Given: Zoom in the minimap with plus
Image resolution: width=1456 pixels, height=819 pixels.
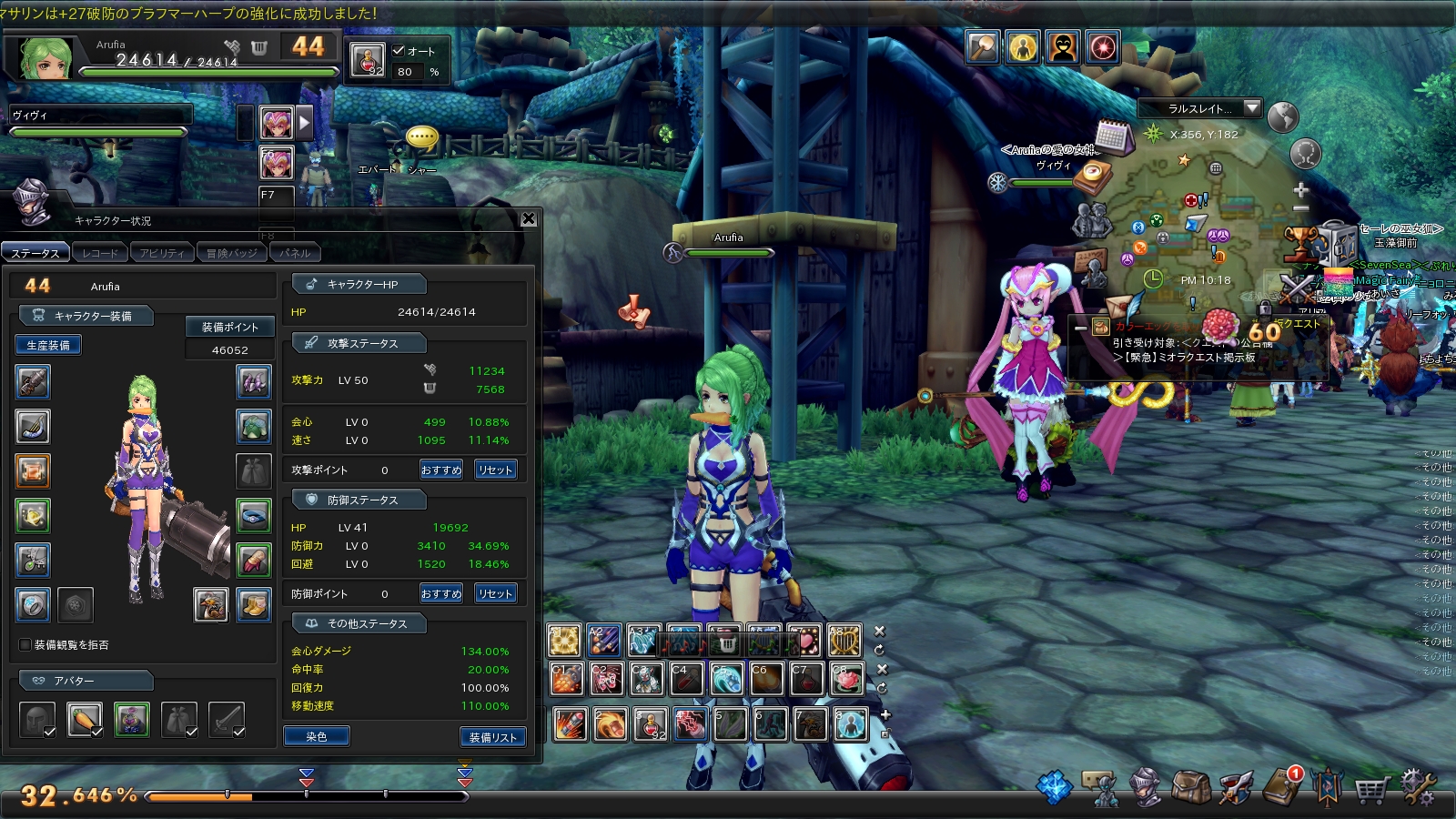Looking at the screenshot, I should (x=1300, y=190).
